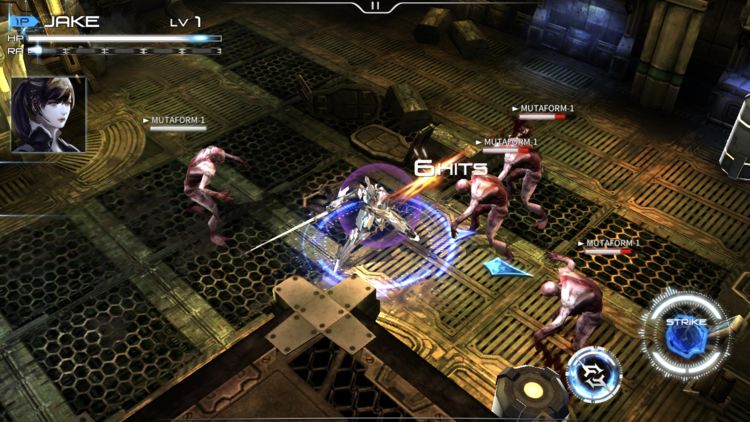Select Jake's character portrait
This screenshot has height=422, width=750.
coord(48,115)
